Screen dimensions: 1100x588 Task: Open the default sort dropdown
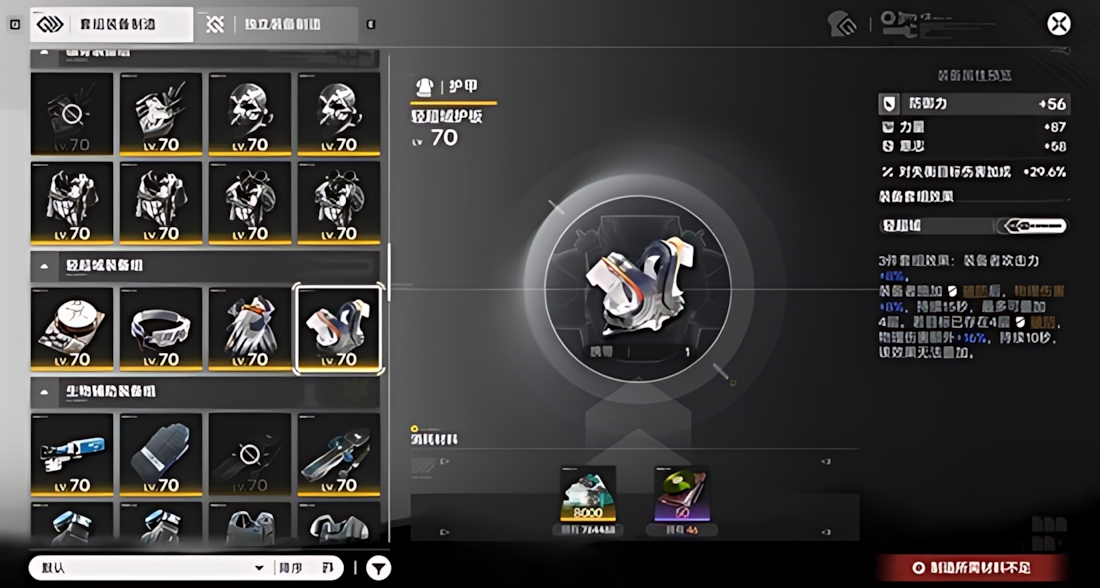150,568
